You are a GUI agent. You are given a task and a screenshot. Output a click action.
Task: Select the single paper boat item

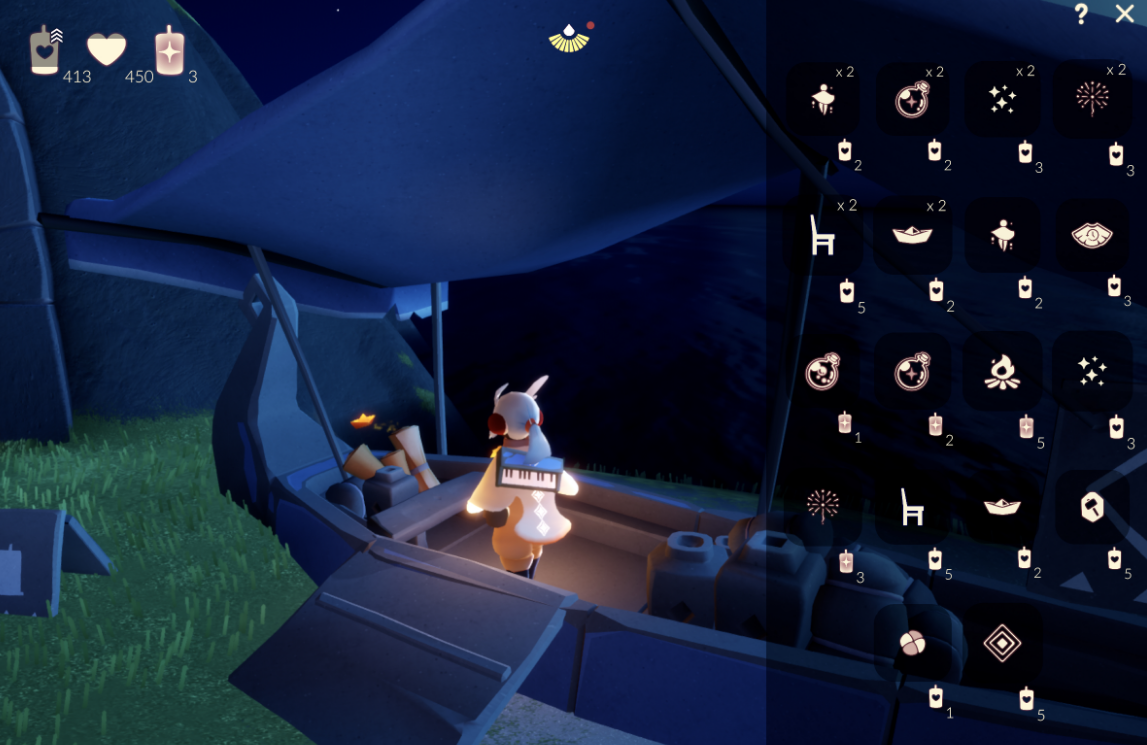pos(1002,507)
